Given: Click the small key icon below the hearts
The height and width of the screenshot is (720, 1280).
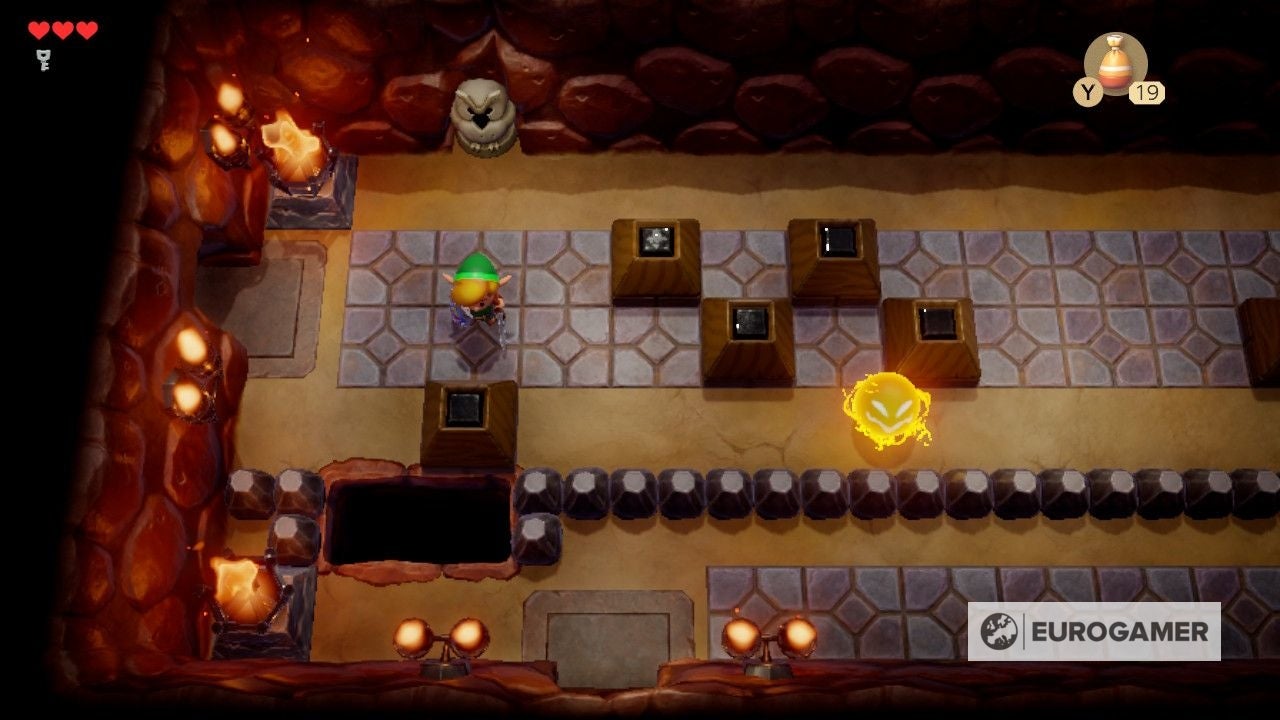Looking at the screenshot, I should (x=42, y=60).
